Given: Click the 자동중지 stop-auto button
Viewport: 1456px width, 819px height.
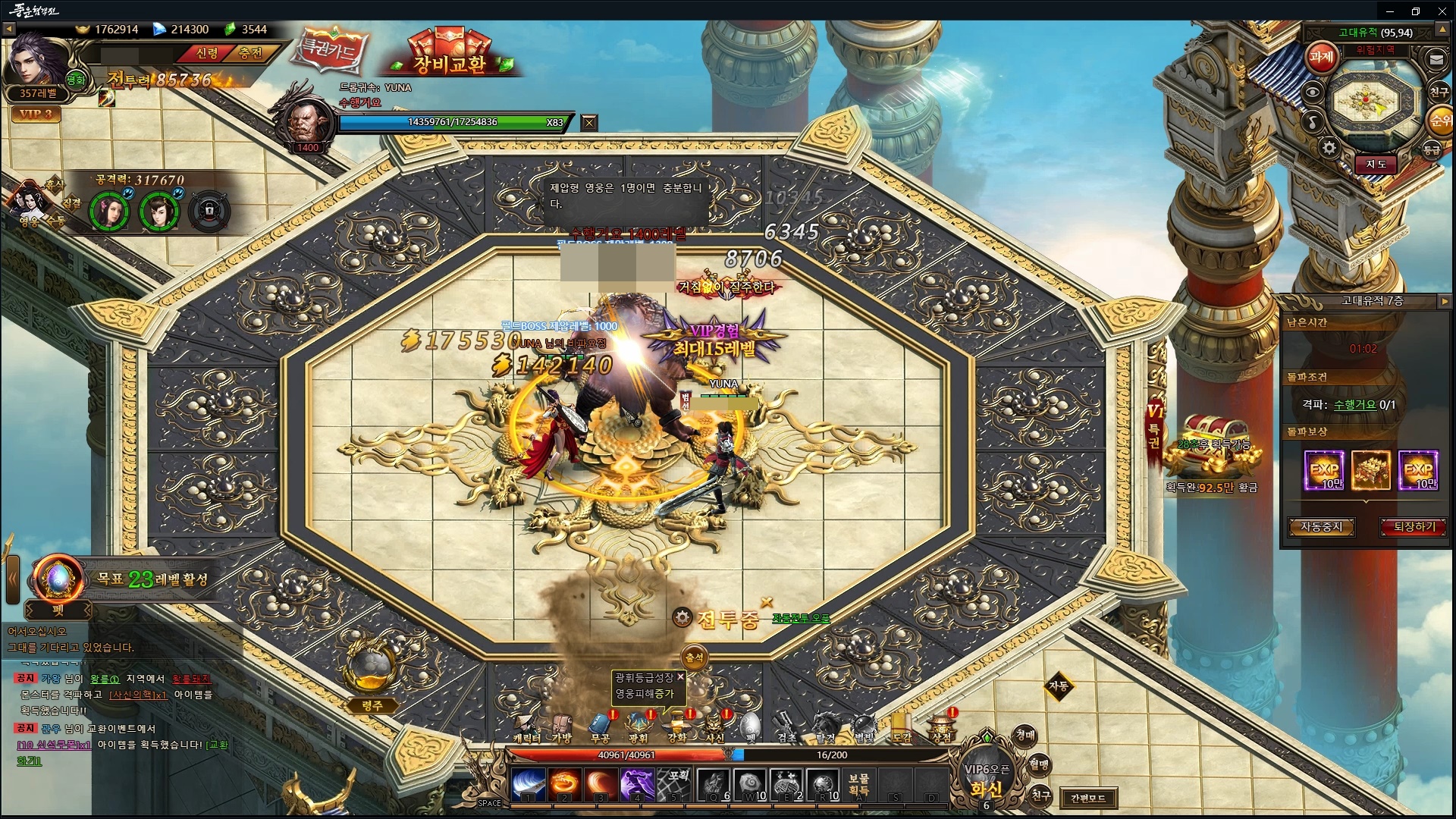Looking at the screenshot, I should point(1321,526).
